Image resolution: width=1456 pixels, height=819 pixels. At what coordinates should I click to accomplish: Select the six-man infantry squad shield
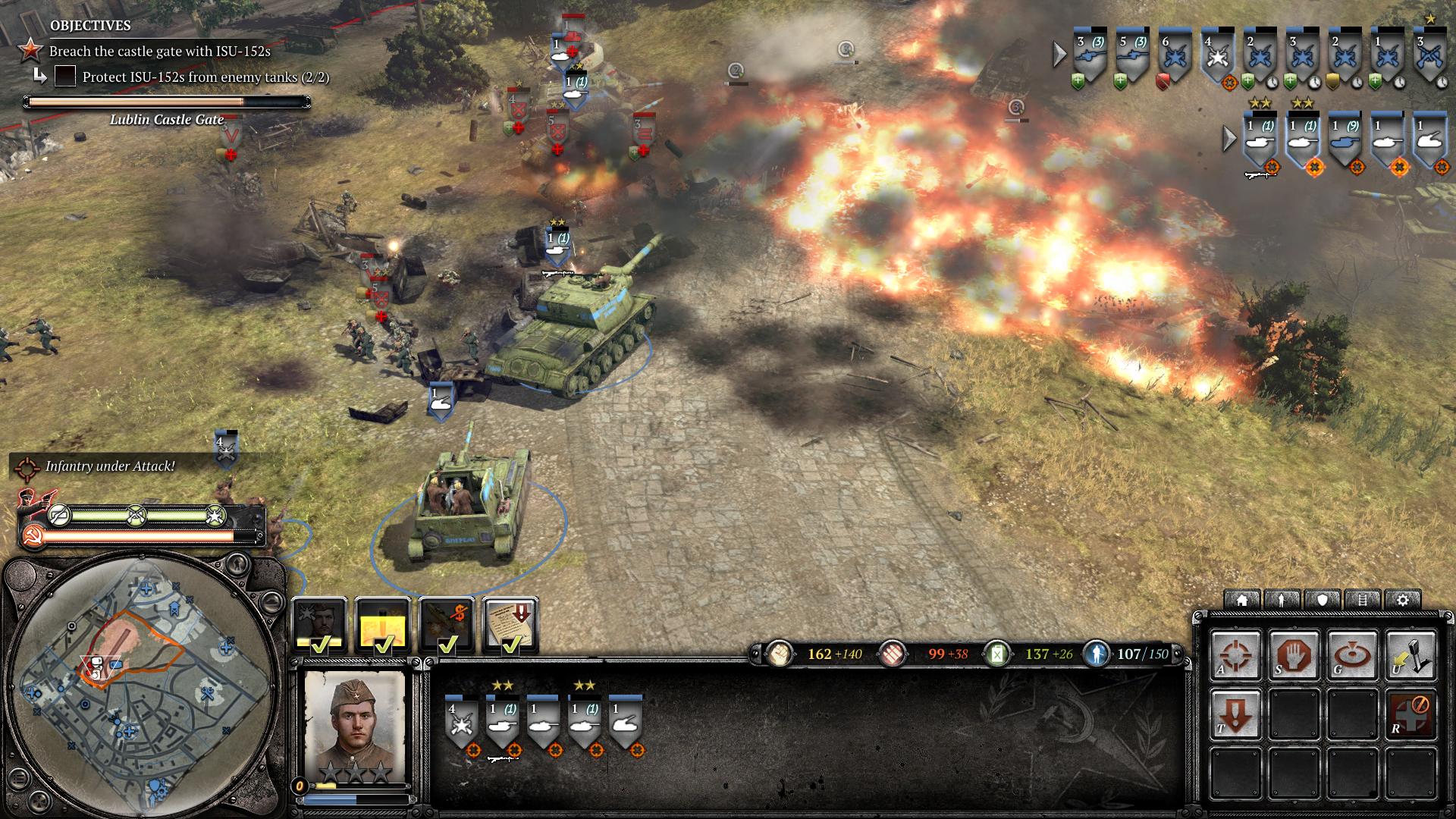(x=1174, y=55)
